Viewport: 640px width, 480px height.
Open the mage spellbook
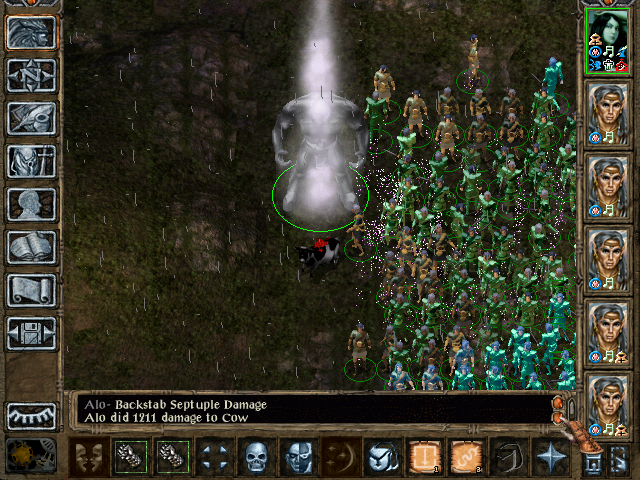point(31,247)
